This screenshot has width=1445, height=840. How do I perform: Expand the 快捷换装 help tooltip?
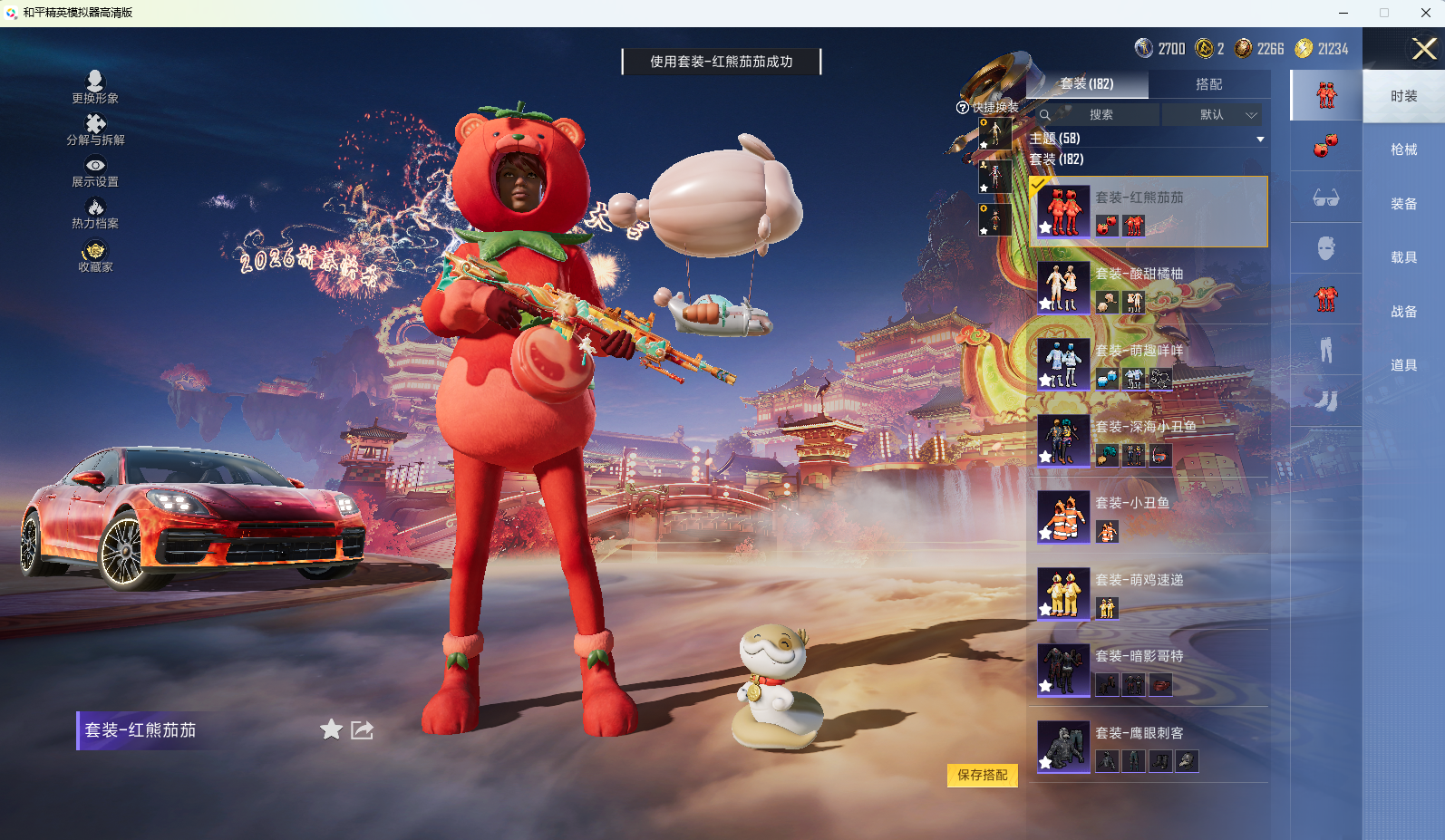click(x=961, y=109)
